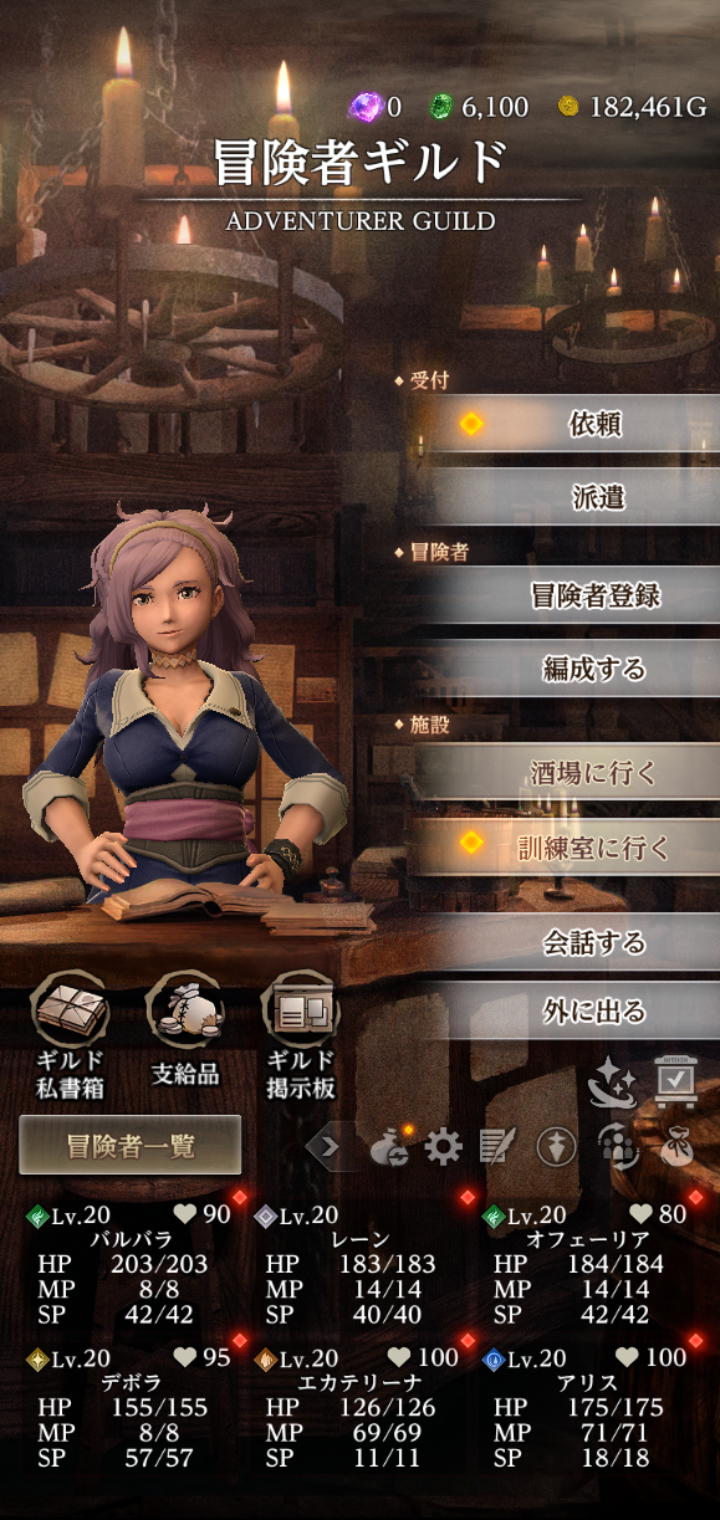Open the mission checklist icon
This screenshot has width=720, height=1520.
676,1080
